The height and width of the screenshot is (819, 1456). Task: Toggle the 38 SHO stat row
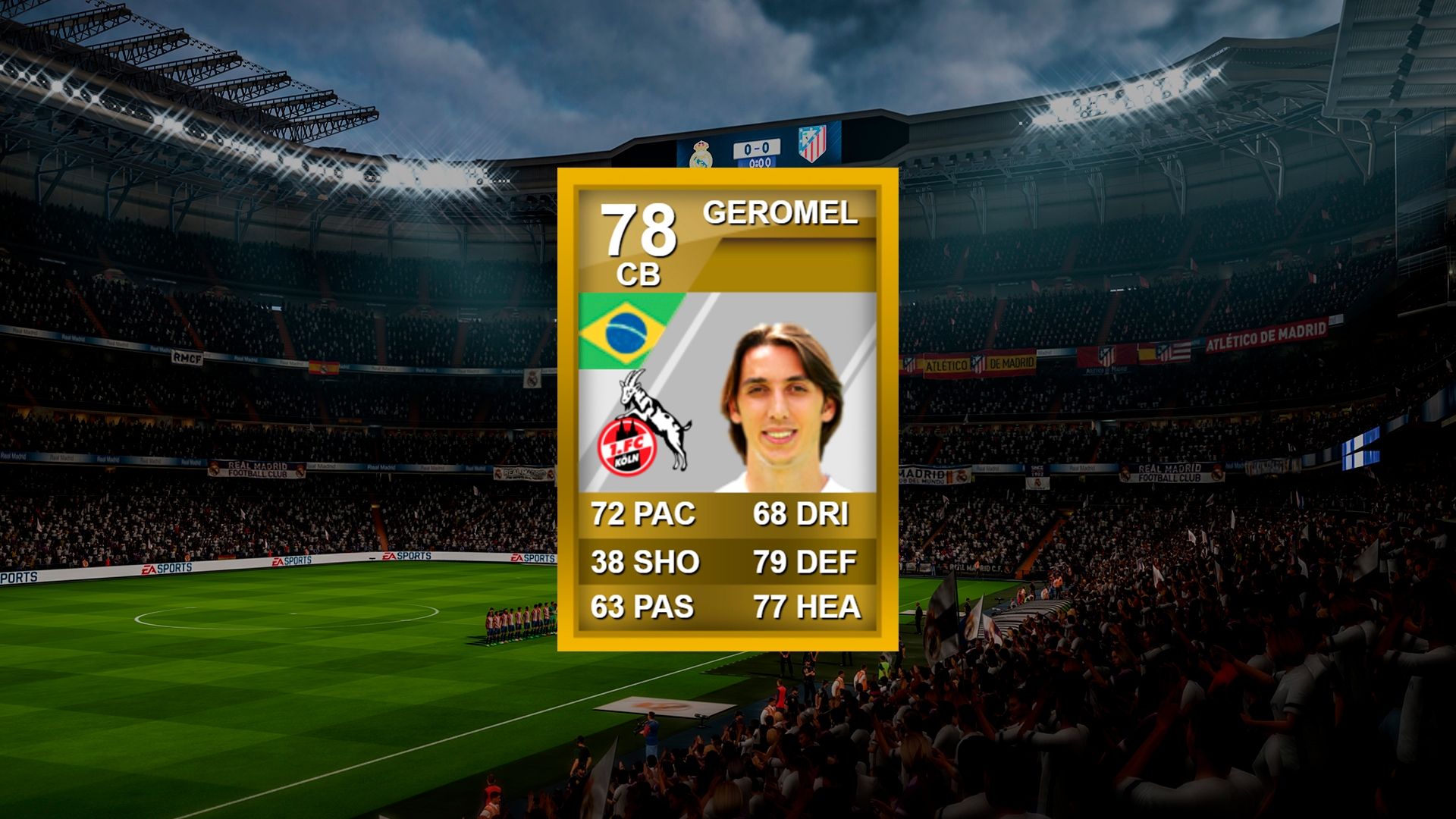click(x=644, y=561)
